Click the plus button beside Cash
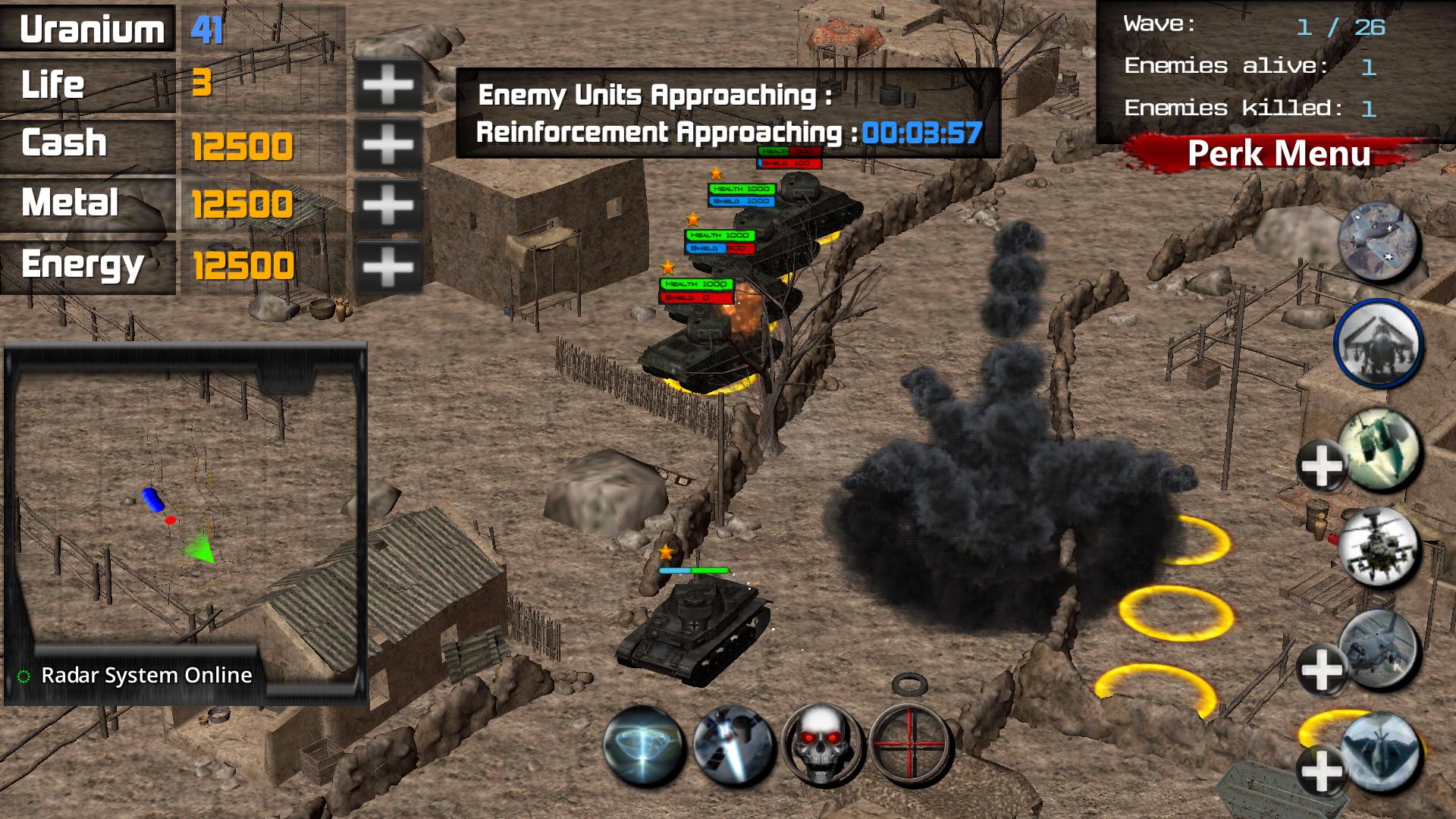 [x=388, y=144]
